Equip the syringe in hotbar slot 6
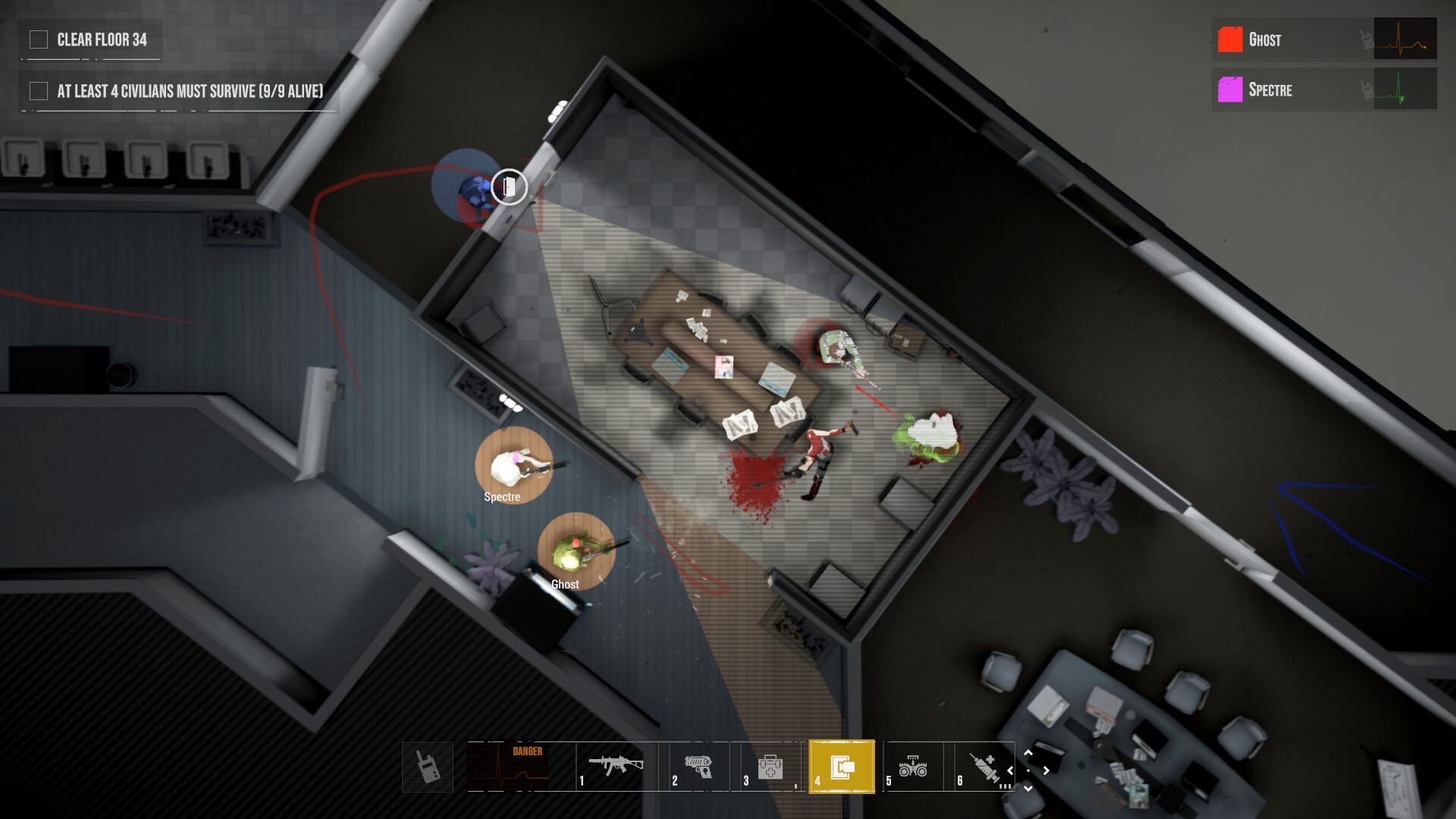This screenshot has height=819, width=1456. click(x=984, y=766)
